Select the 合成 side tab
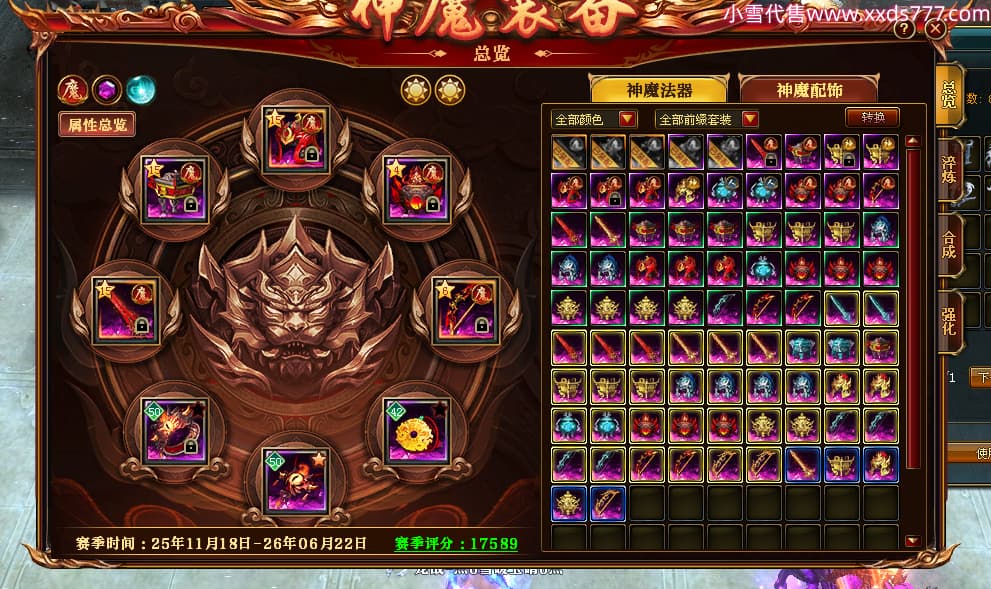Viewport: 991px width, 589px height. pyautogui.click(x=949, y=245)
